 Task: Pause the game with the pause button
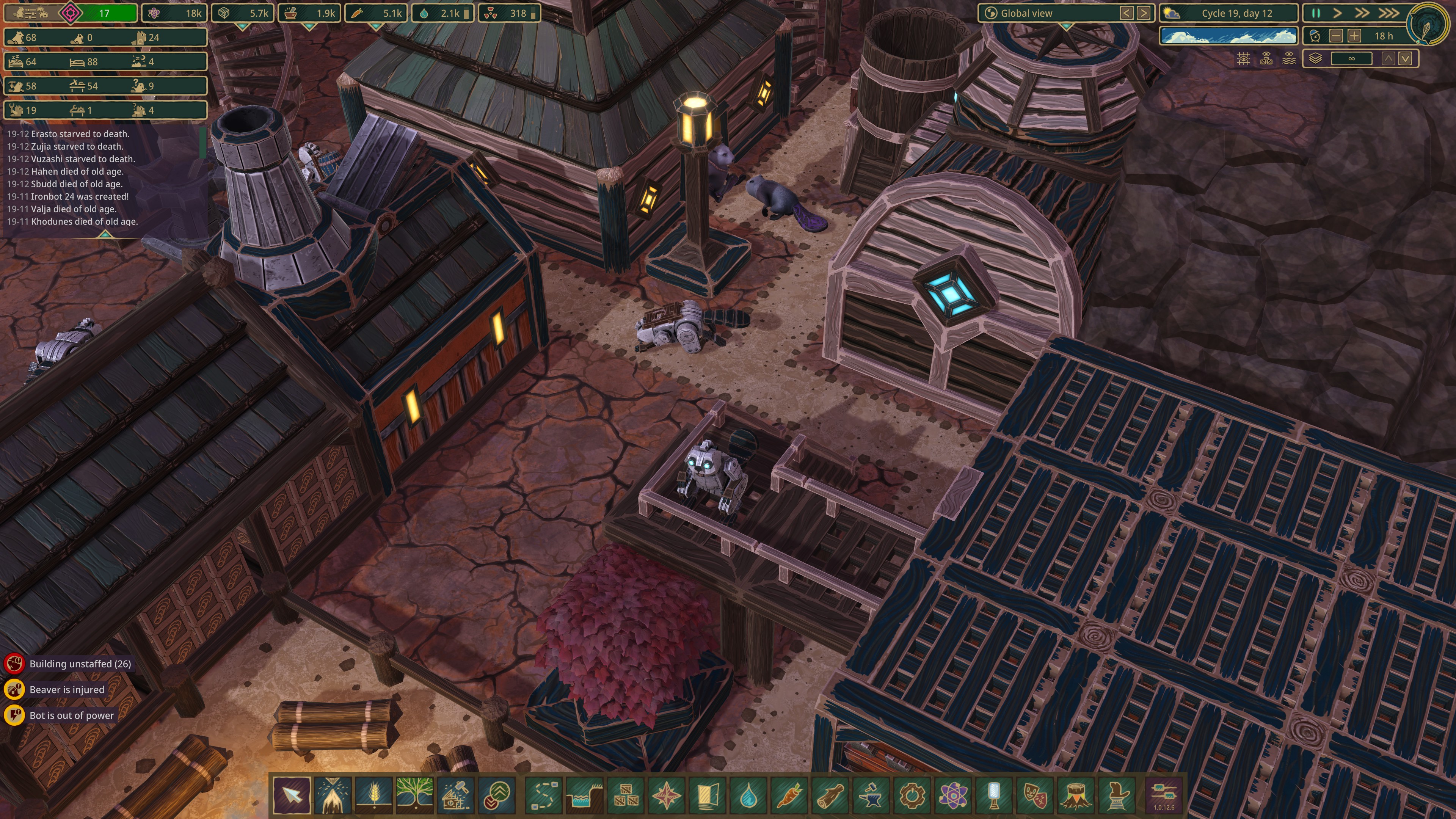tap(1316, 13)
